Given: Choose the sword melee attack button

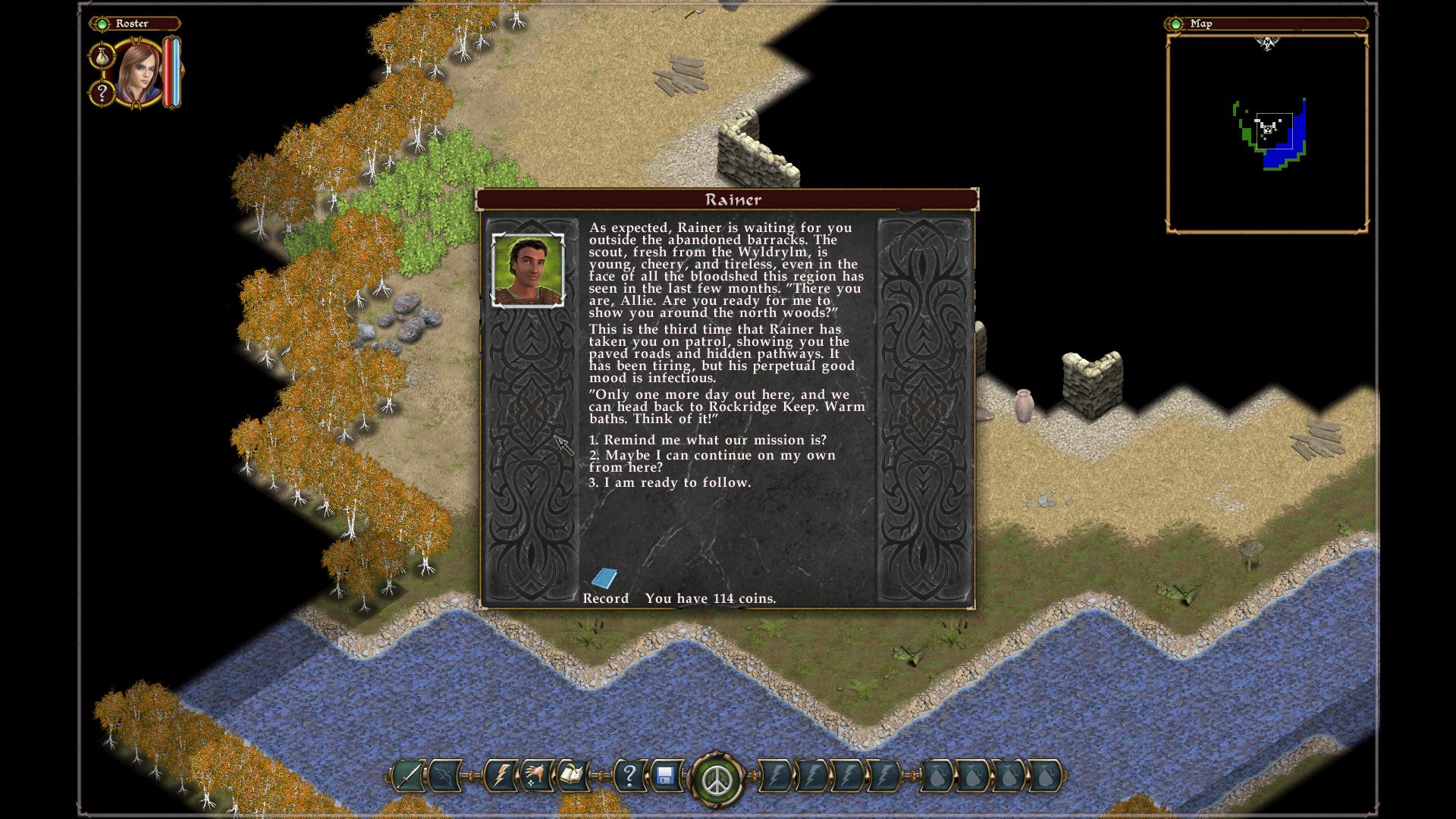Looking at the screenshot, I should pyautogui.click(x=409, y=777).
